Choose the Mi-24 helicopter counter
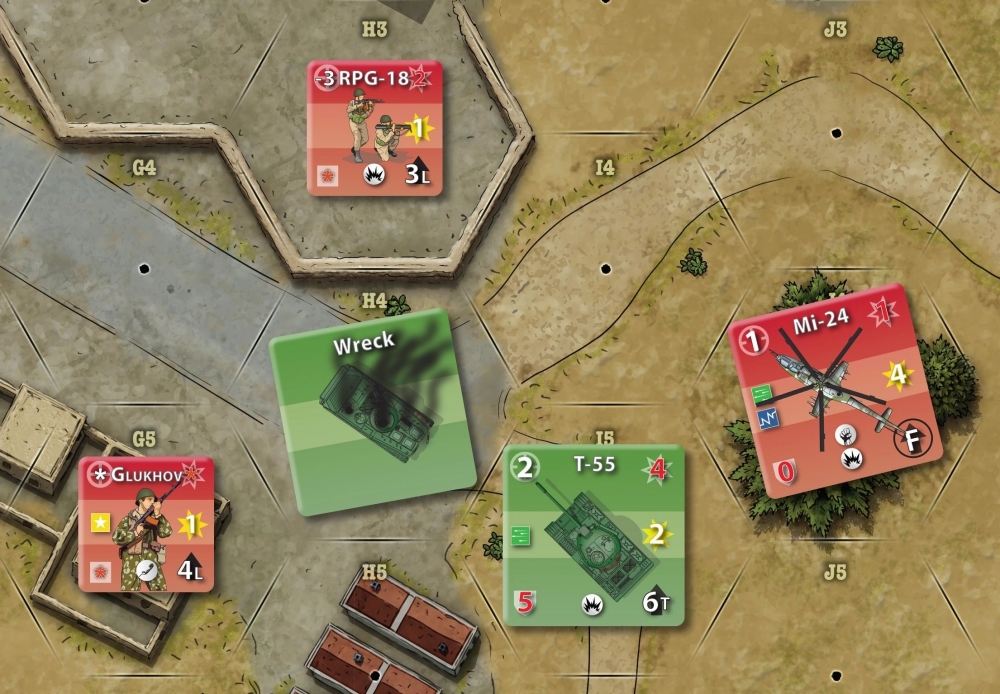1000x694 pixels. (x=837, y=390)
